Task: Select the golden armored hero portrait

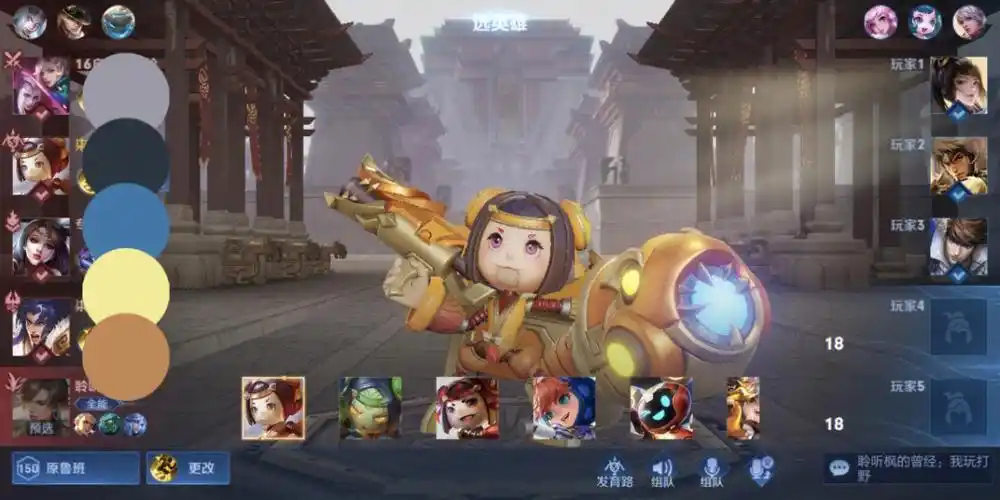Action: [x=743, y=408]
